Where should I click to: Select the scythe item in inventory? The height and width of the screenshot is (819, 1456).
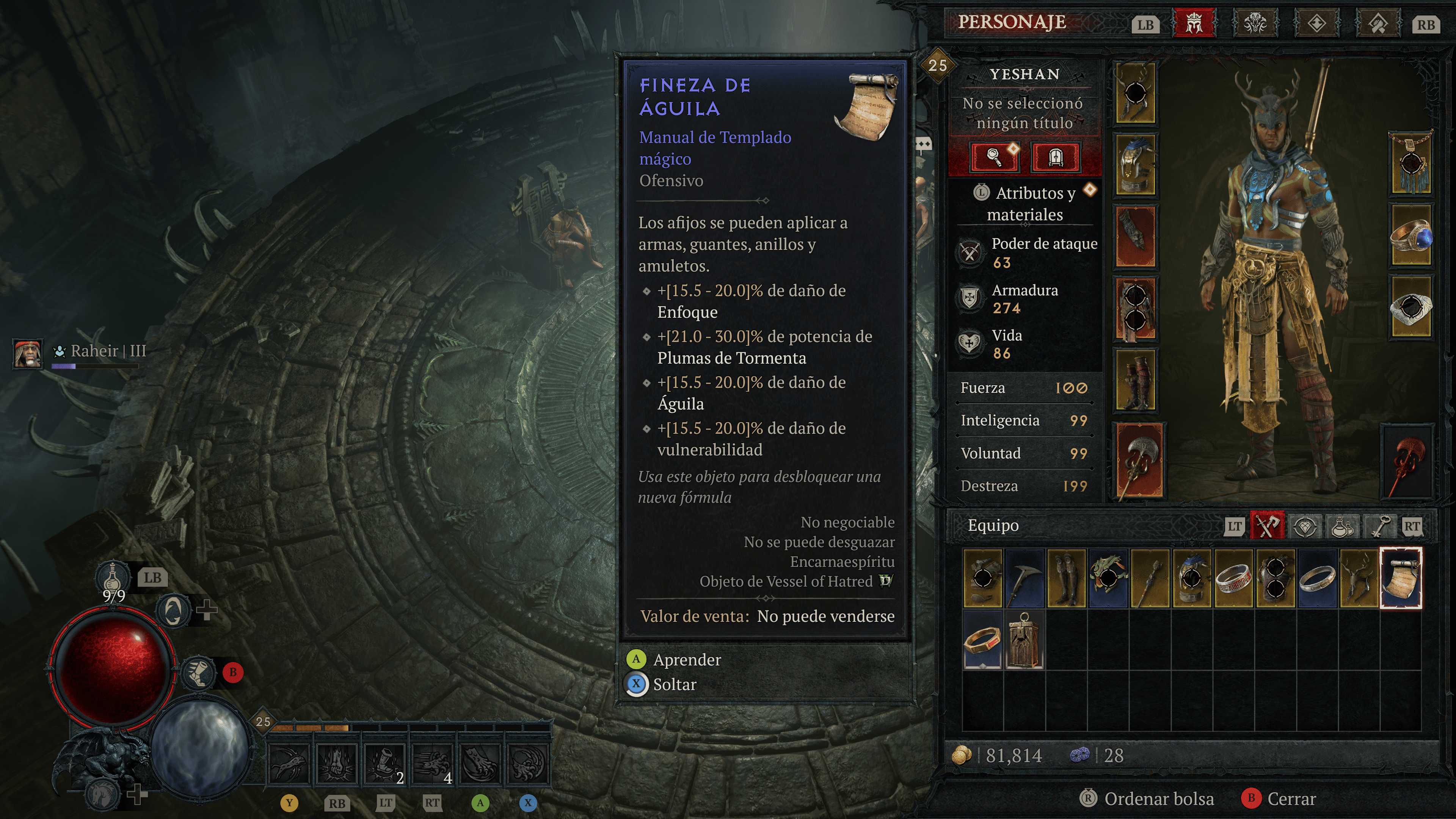pyautogui.click(x=1024, y=577)
